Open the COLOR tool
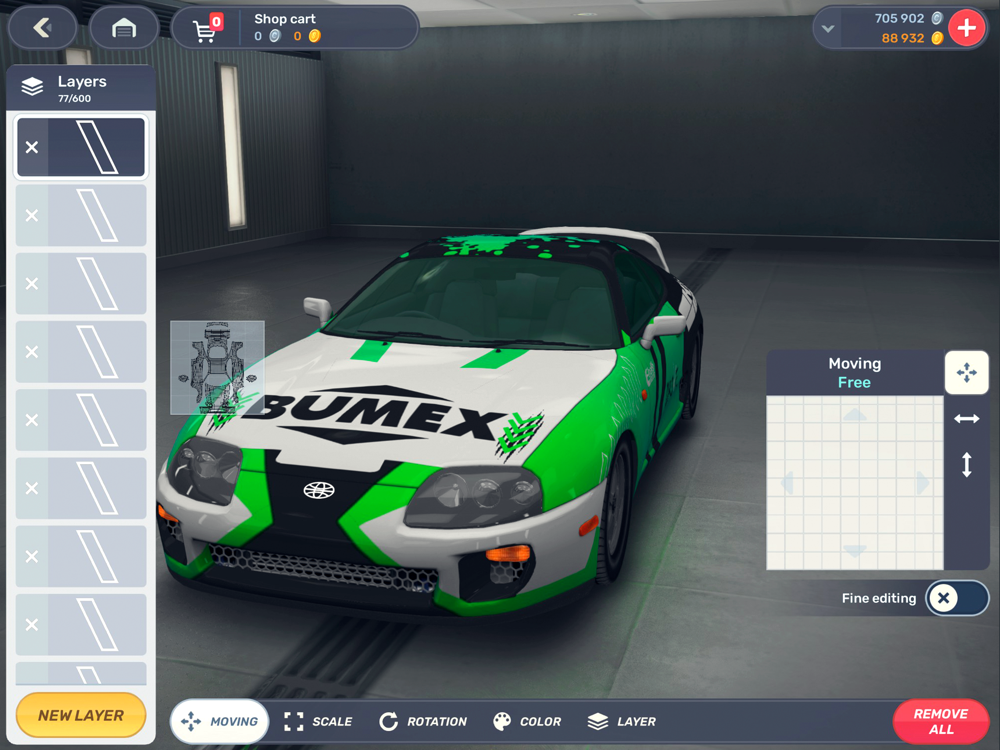Screen dimensions: 1000x750 (x=527, y=721)
